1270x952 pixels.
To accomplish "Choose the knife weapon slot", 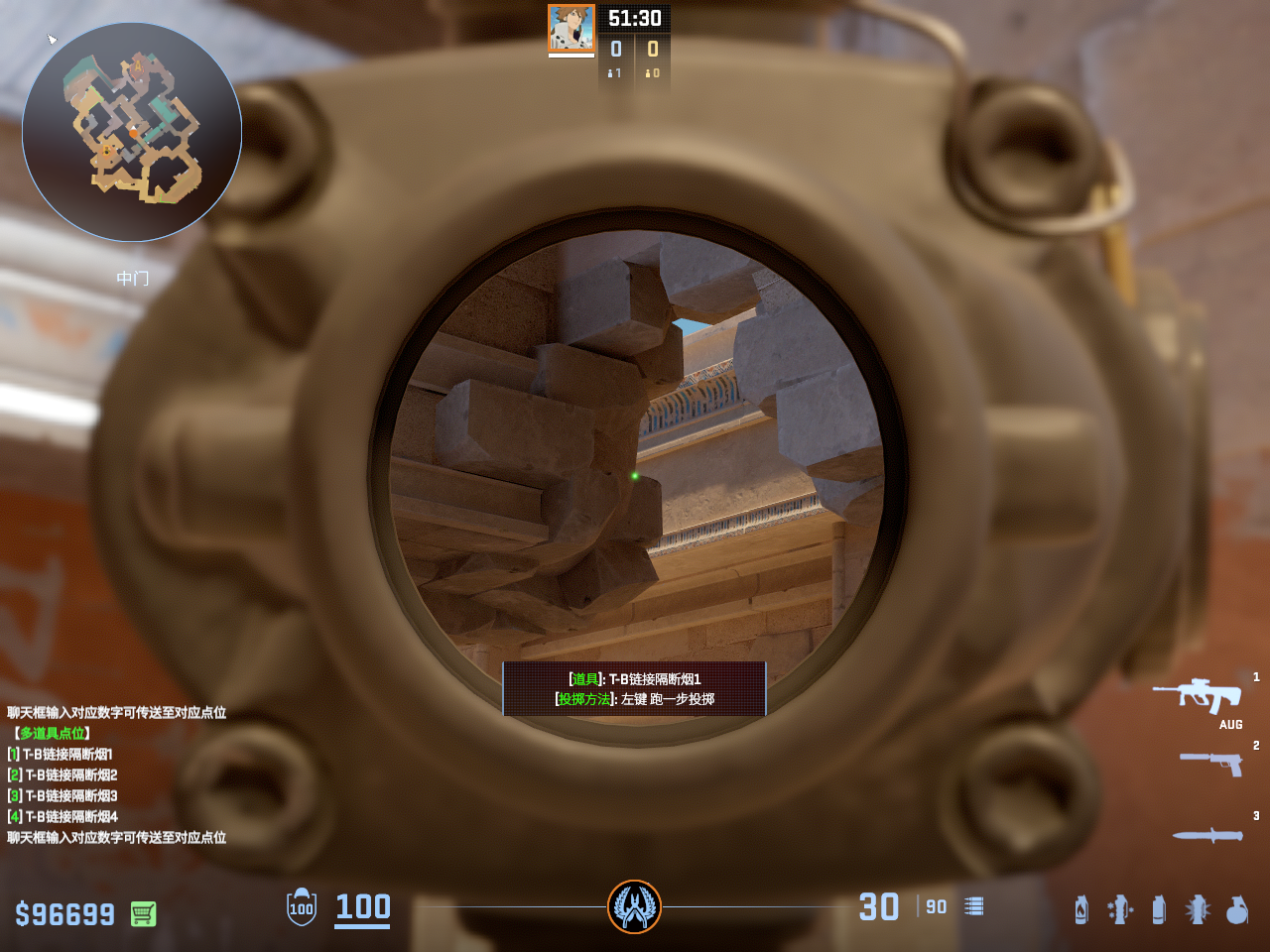I will tap(1207, 835).
